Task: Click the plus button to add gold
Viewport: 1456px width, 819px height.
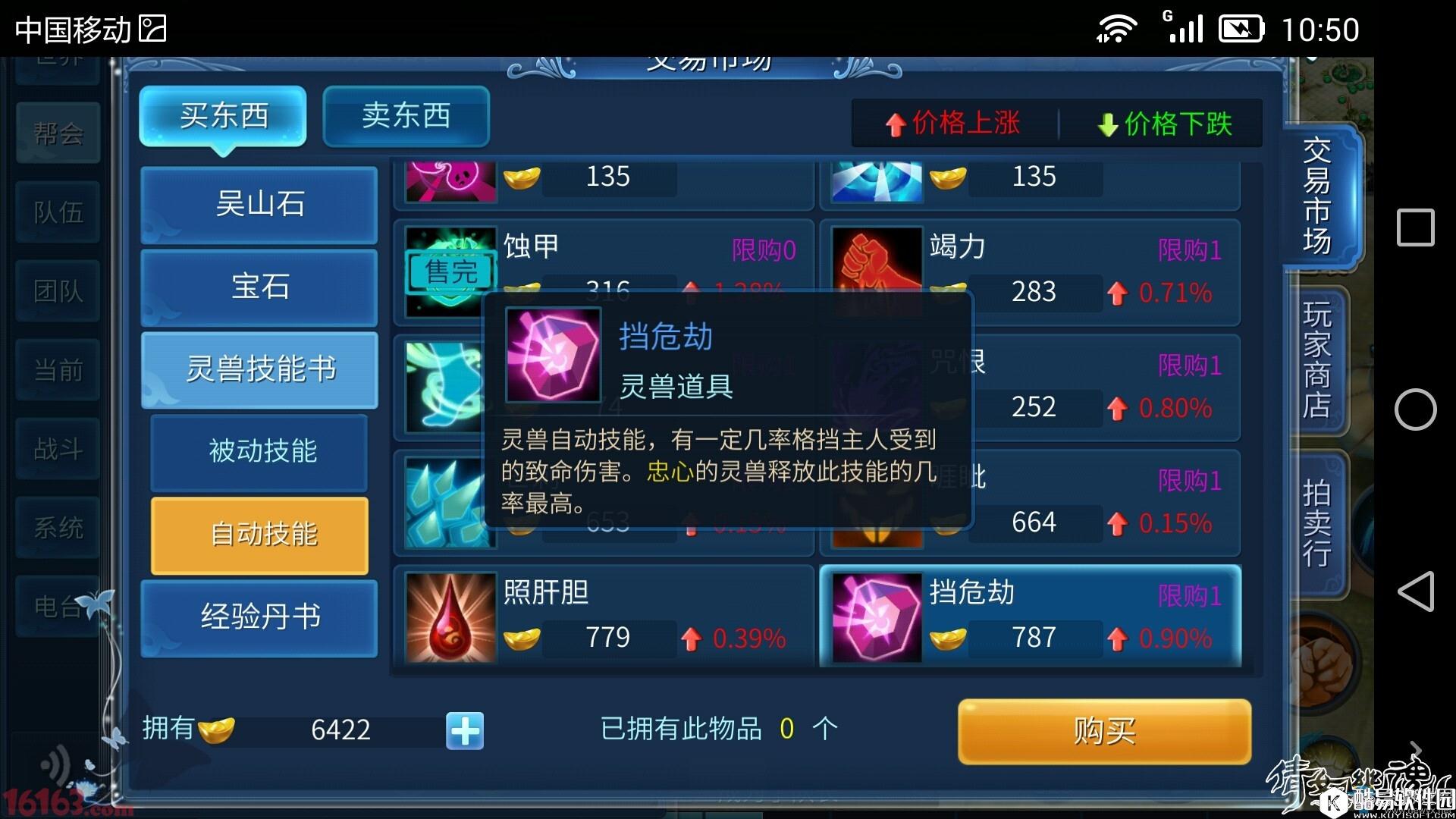Action: [464, 730]
